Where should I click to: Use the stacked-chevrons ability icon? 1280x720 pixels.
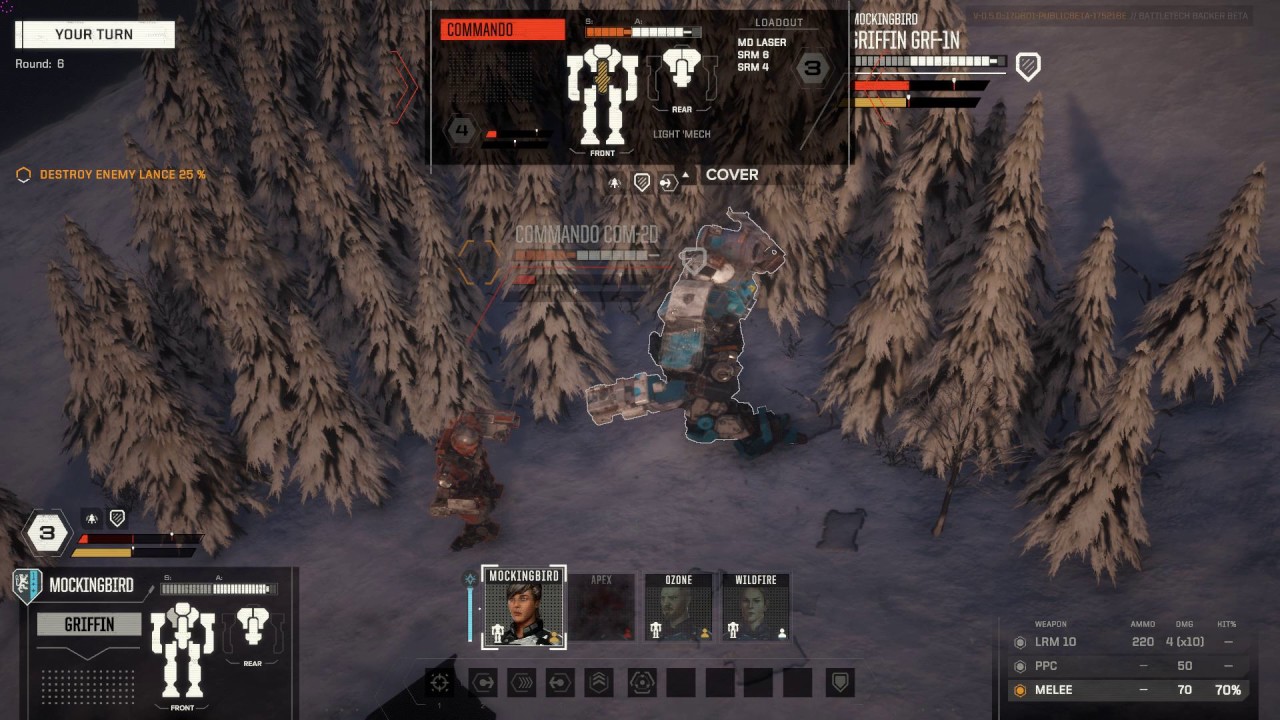599,683
